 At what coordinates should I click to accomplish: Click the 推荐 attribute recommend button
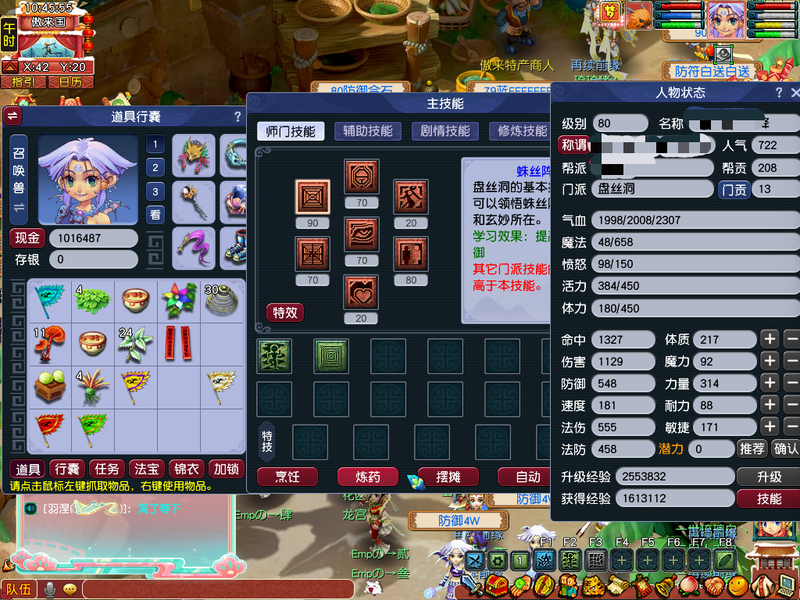click(753, 449)
